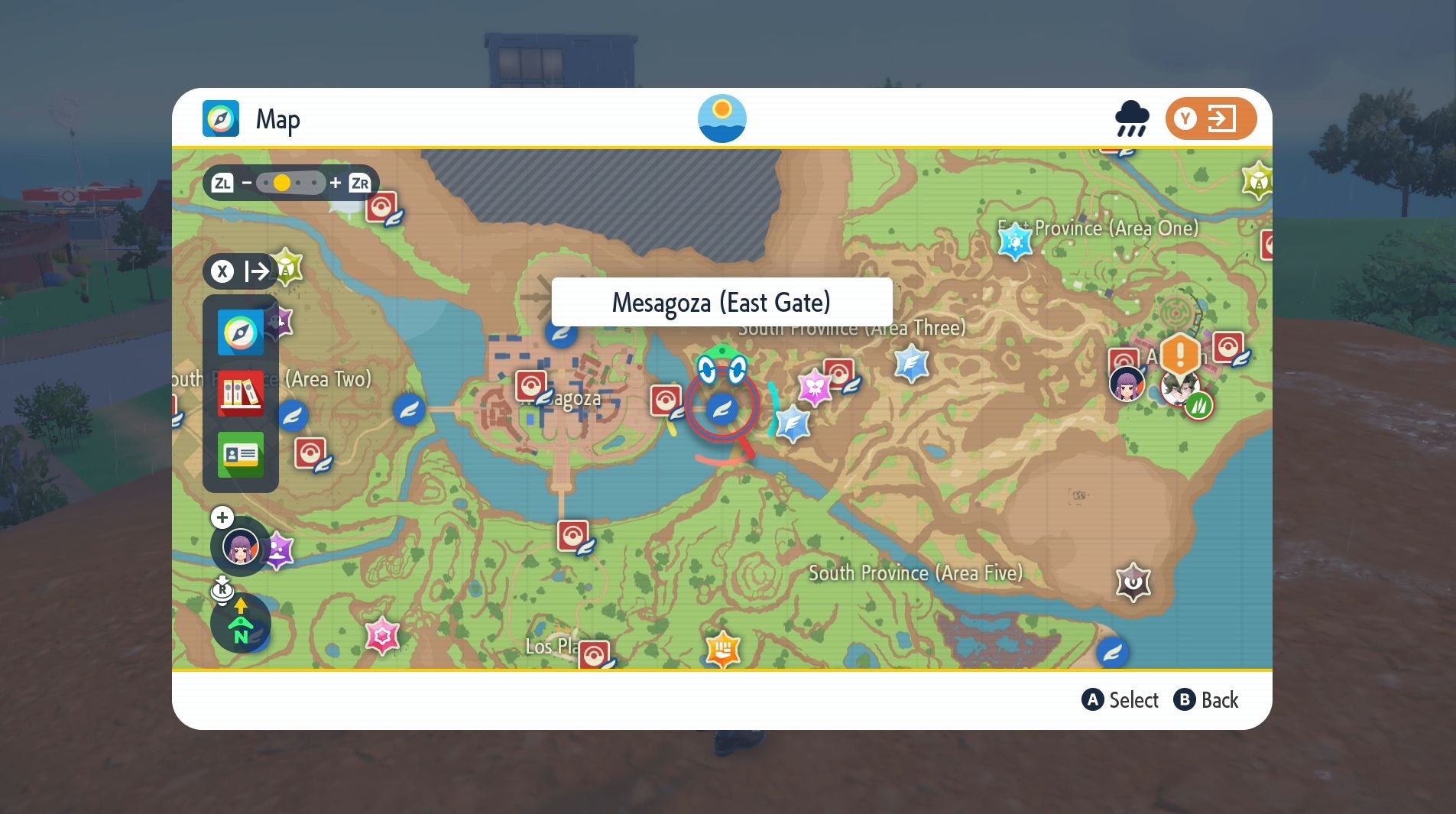Viewport: 1456px width, 814px height.
Task: Click the ZR zoom-in control
Action: pos(358,182)
